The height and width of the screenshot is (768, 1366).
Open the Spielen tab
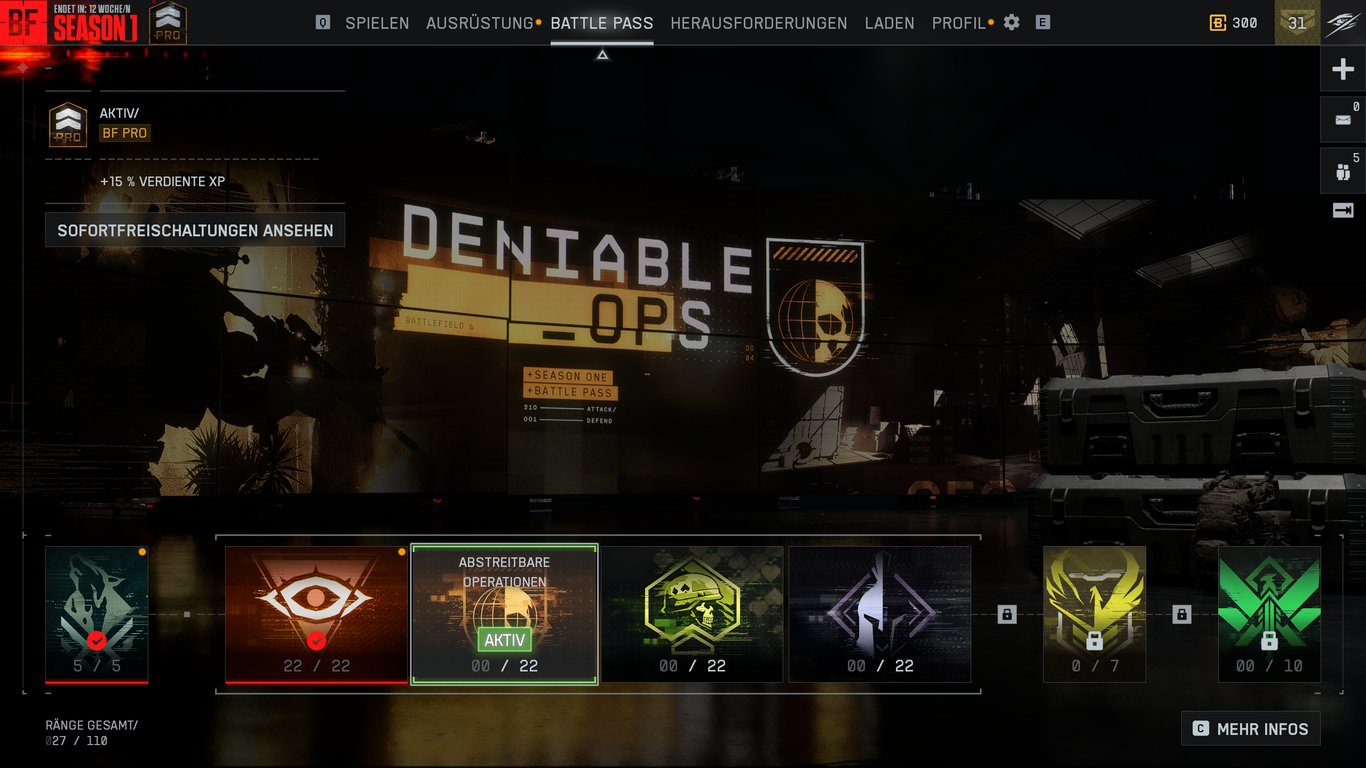(377, 23)
